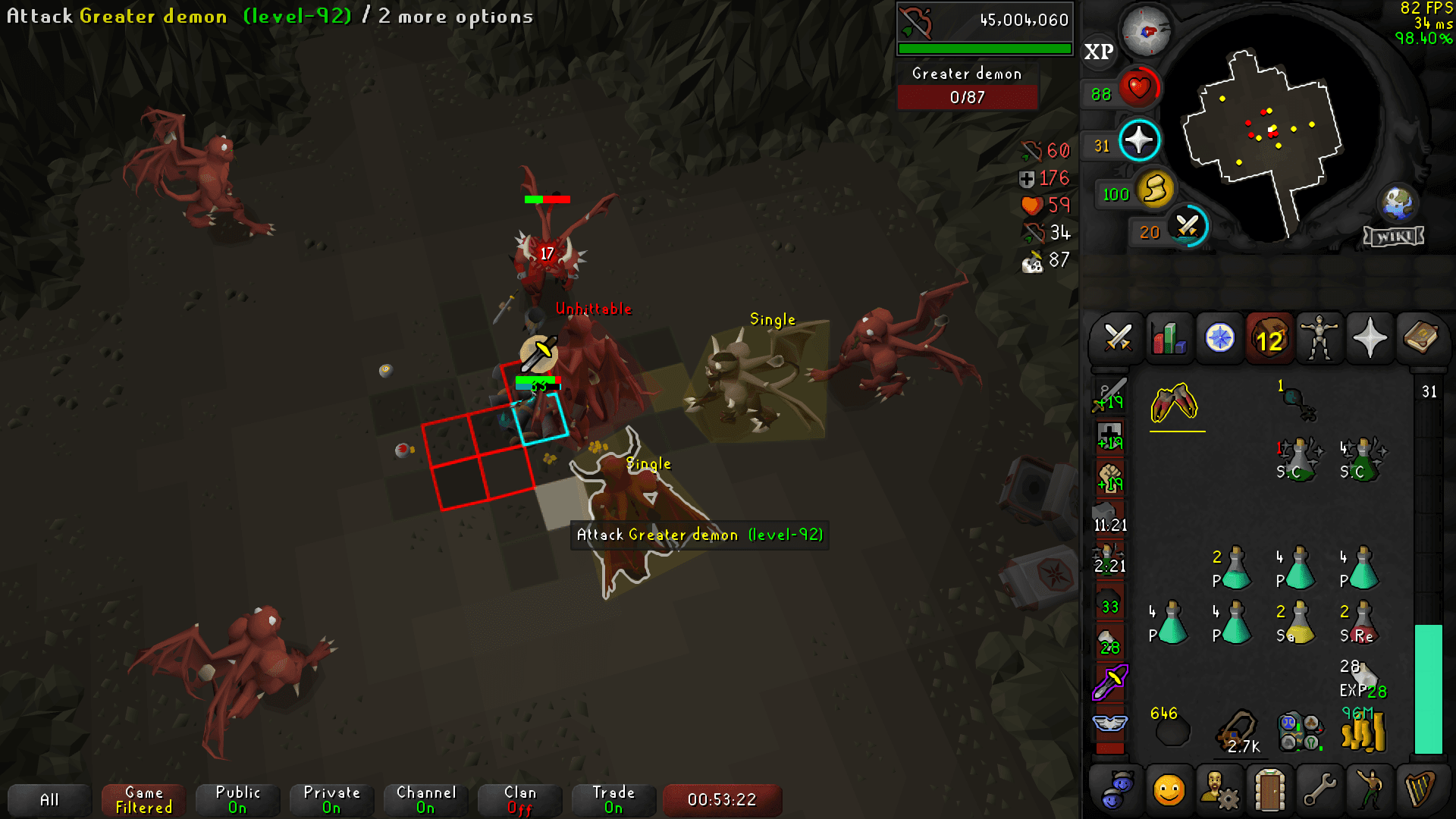The image size is (1456, 819).
Task: Open the Prayer tab
Action: 1370,339
